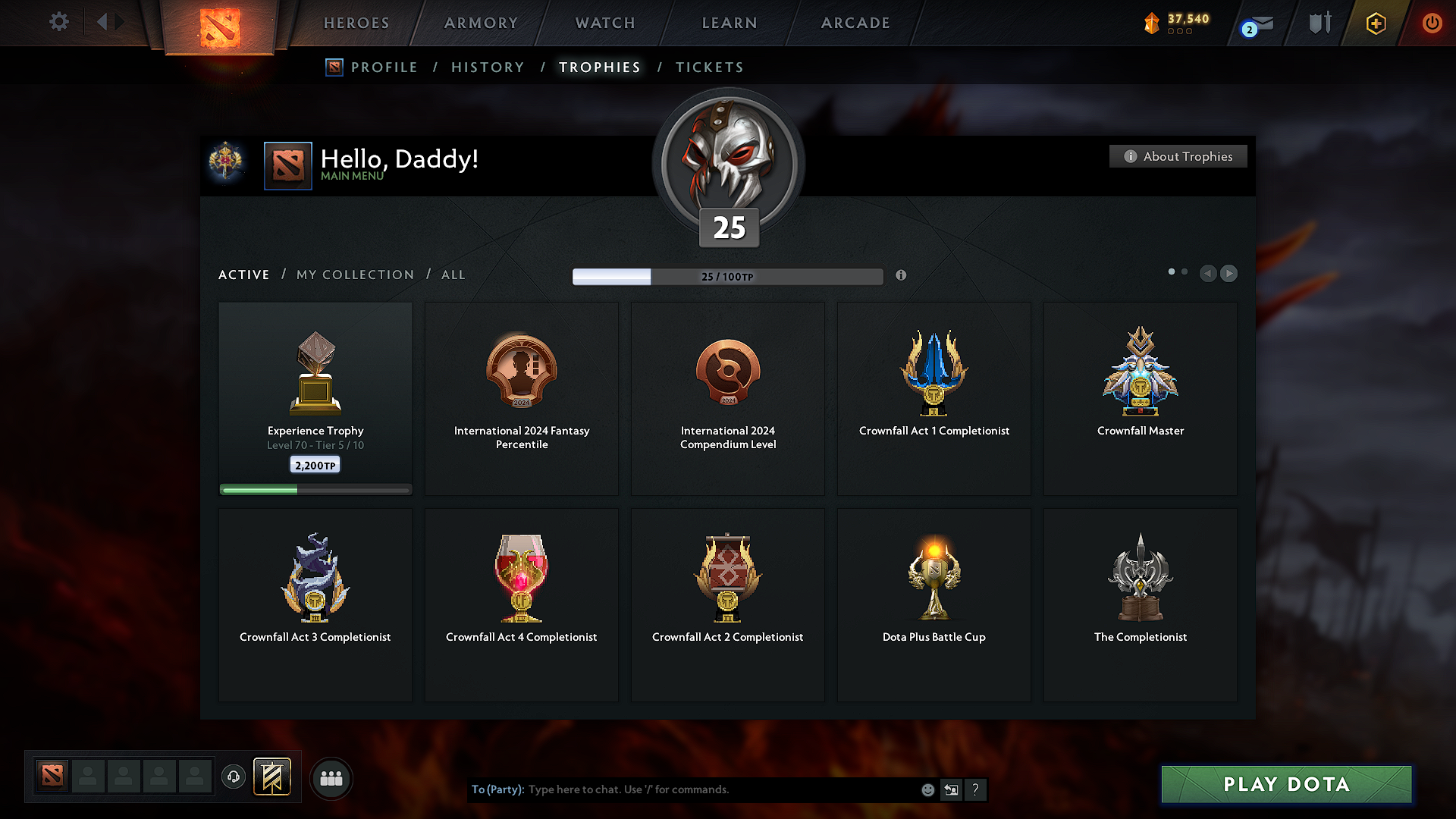Screen dimensions: 1456x819
Task: Open the settings gear icon
Action: [58, 22]
